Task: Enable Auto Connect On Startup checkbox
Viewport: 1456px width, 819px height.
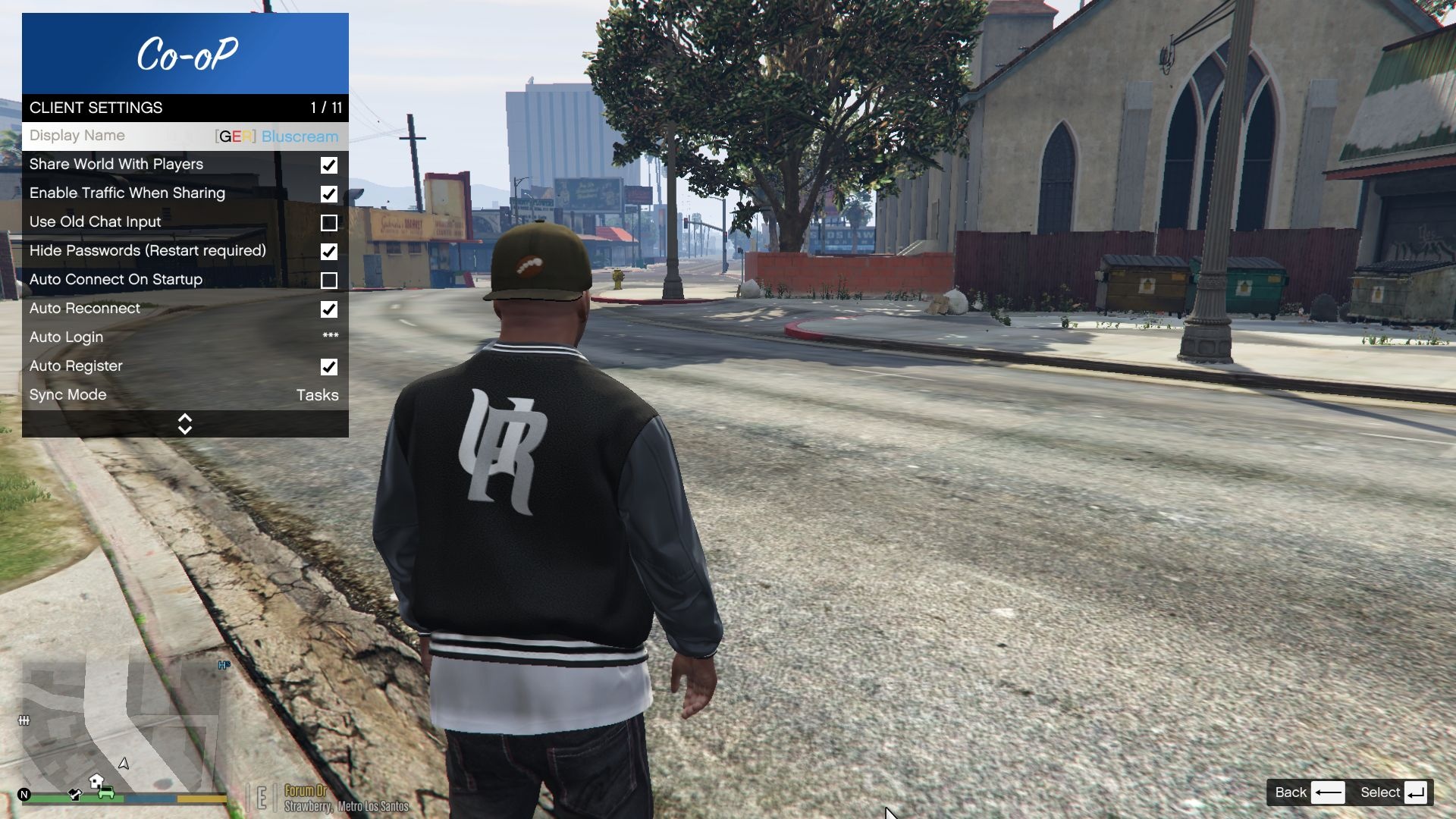Action: (328, 281)
